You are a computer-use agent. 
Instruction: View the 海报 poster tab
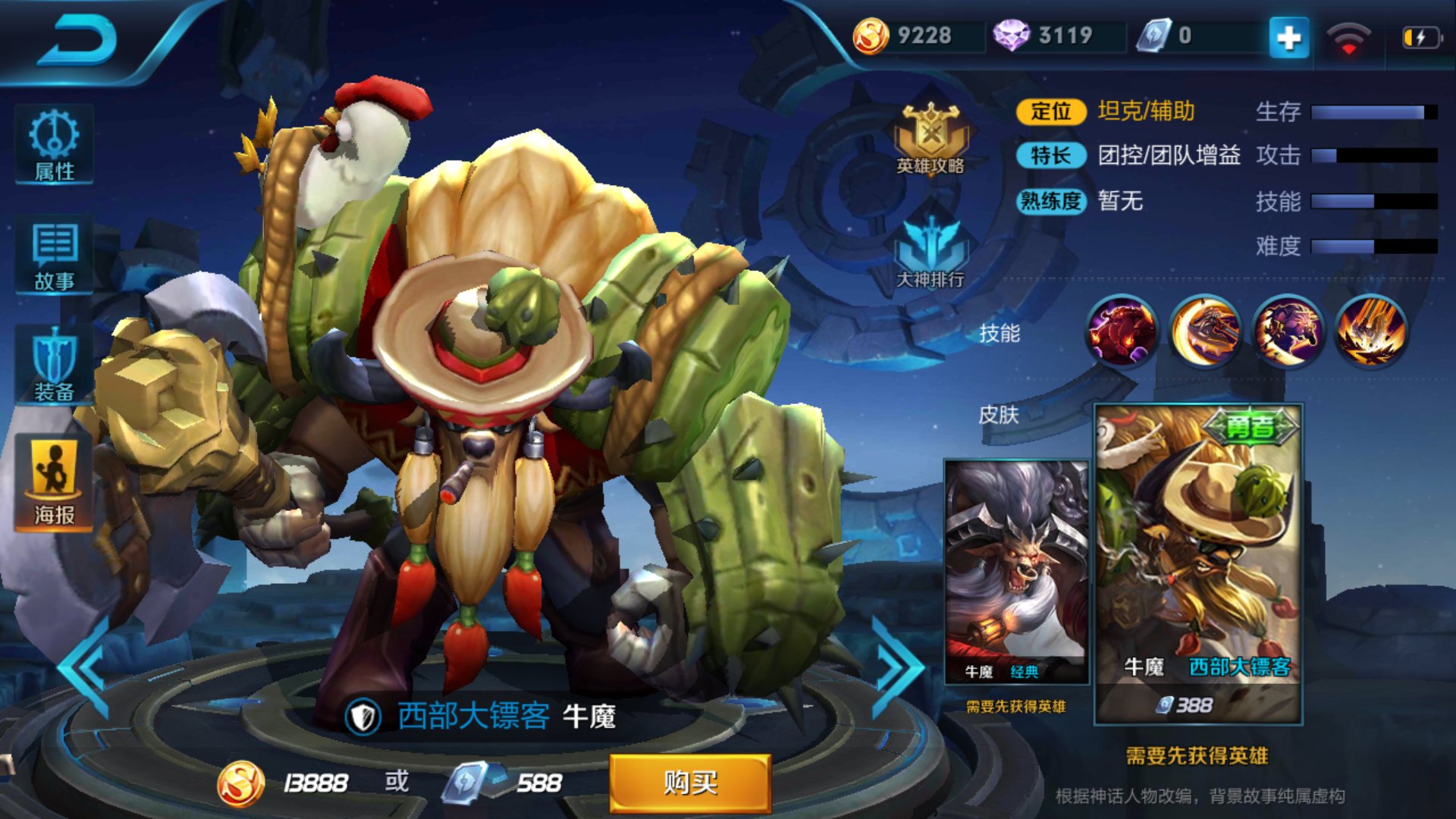coord(54,483)
